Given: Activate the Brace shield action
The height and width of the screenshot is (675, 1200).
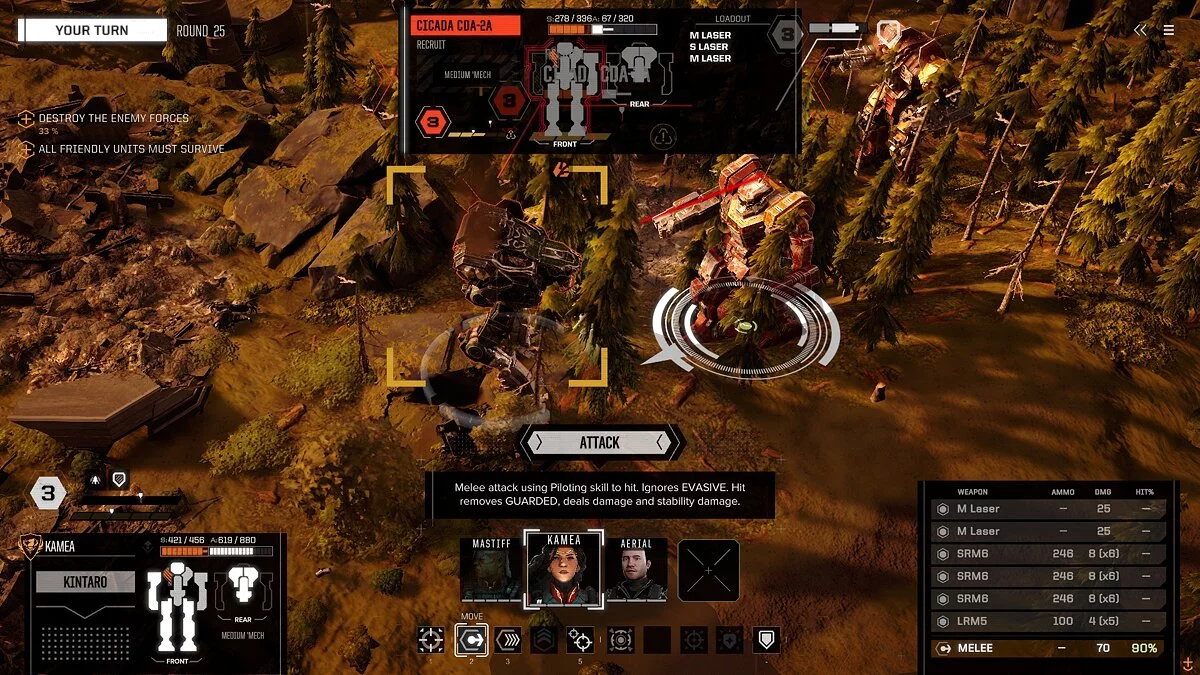Looking at the screenshot, I should coord(767,640).
